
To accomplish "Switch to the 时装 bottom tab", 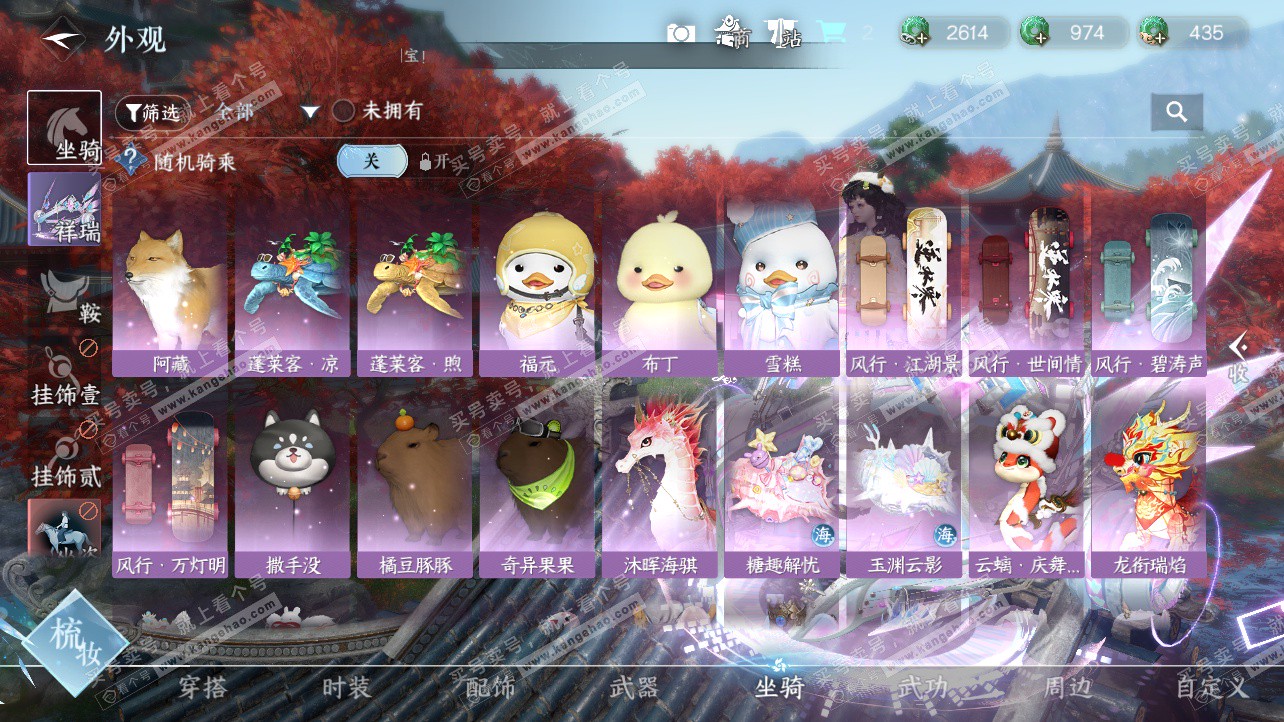I will (x=346, y=687).
